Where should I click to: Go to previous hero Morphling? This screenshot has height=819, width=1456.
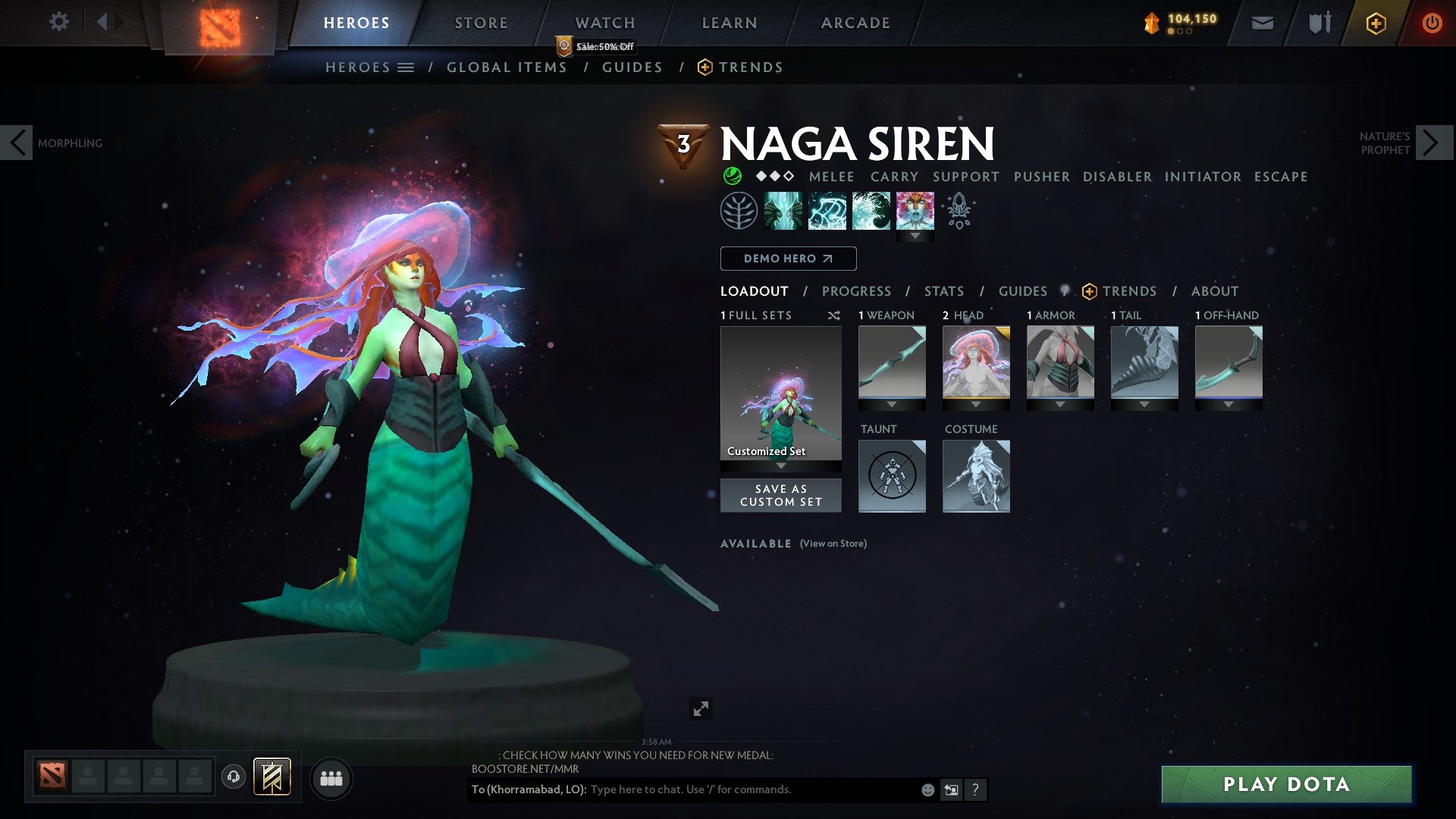pyautogui.click(x=17, y=143)
